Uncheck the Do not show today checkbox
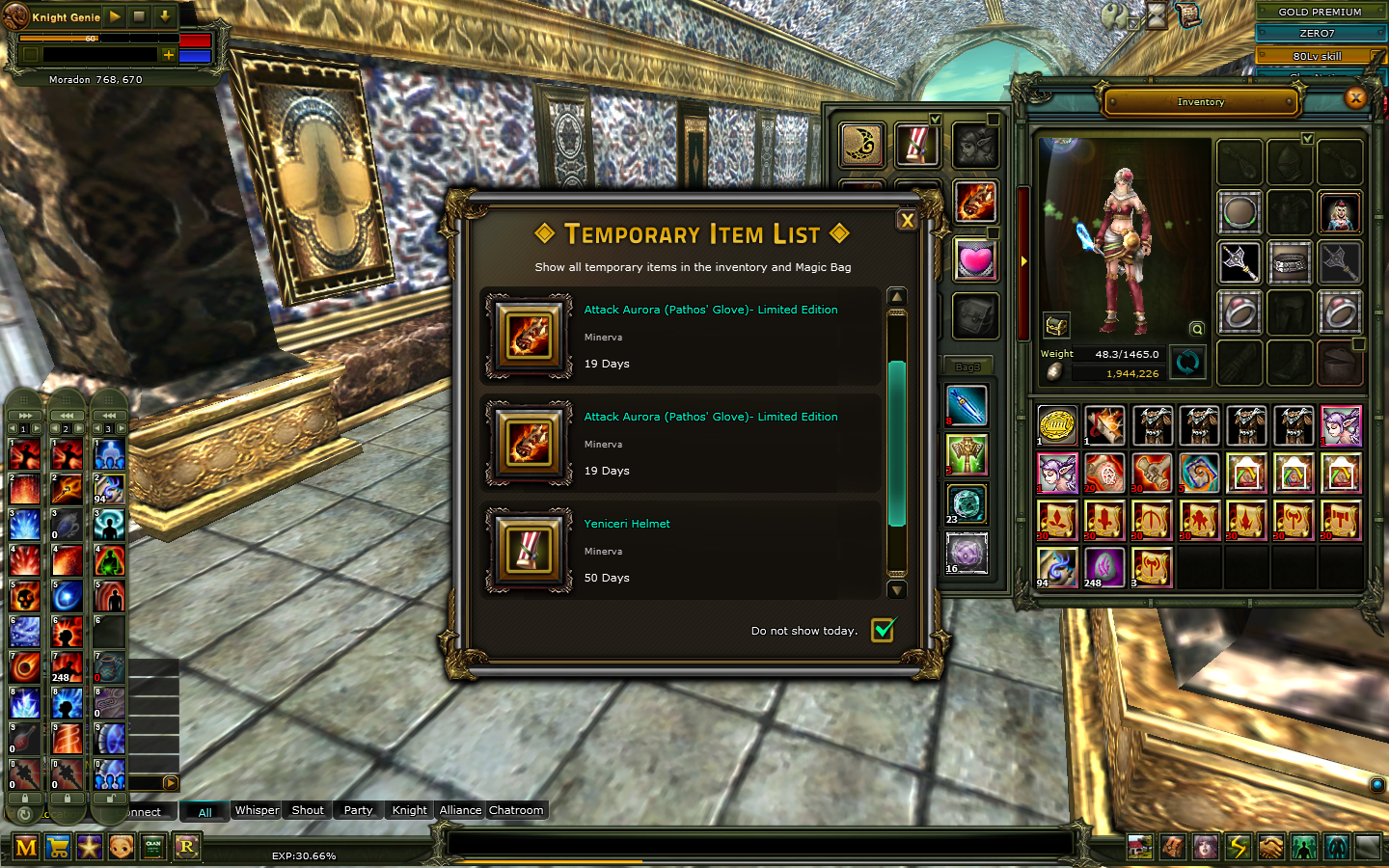Screen dimensions: 1389x868 point(885,630)
